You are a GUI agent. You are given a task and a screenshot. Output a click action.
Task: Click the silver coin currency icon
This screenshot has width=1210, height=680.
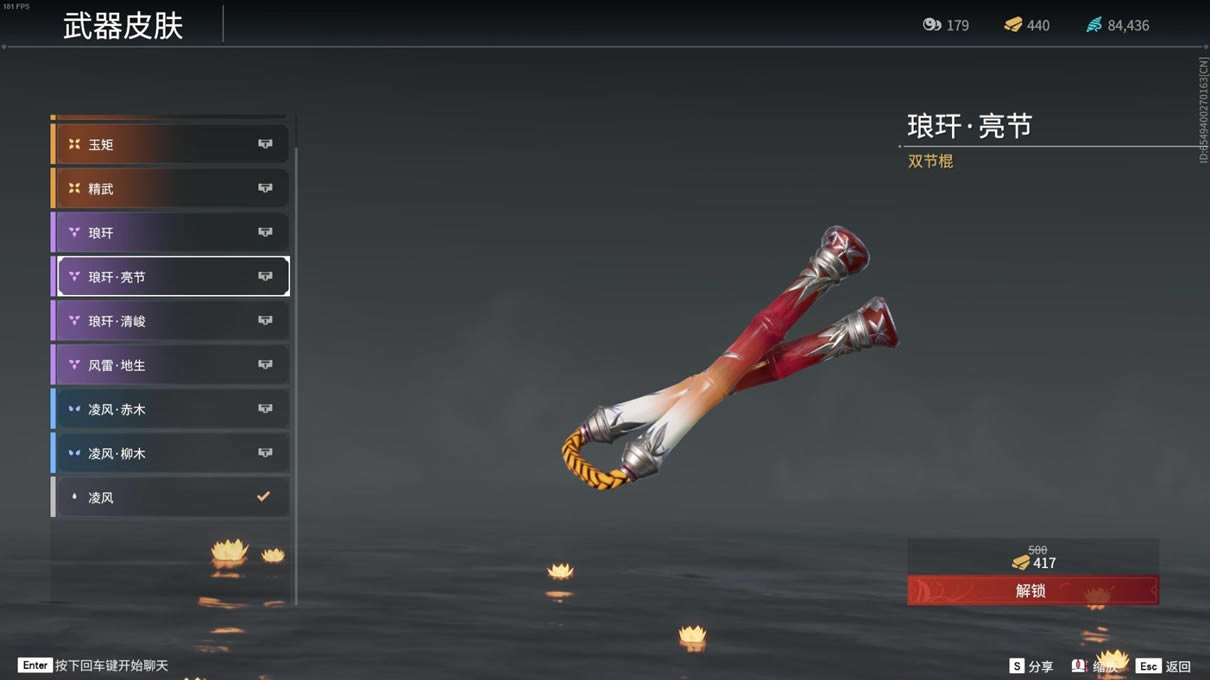tap(932, 25)
